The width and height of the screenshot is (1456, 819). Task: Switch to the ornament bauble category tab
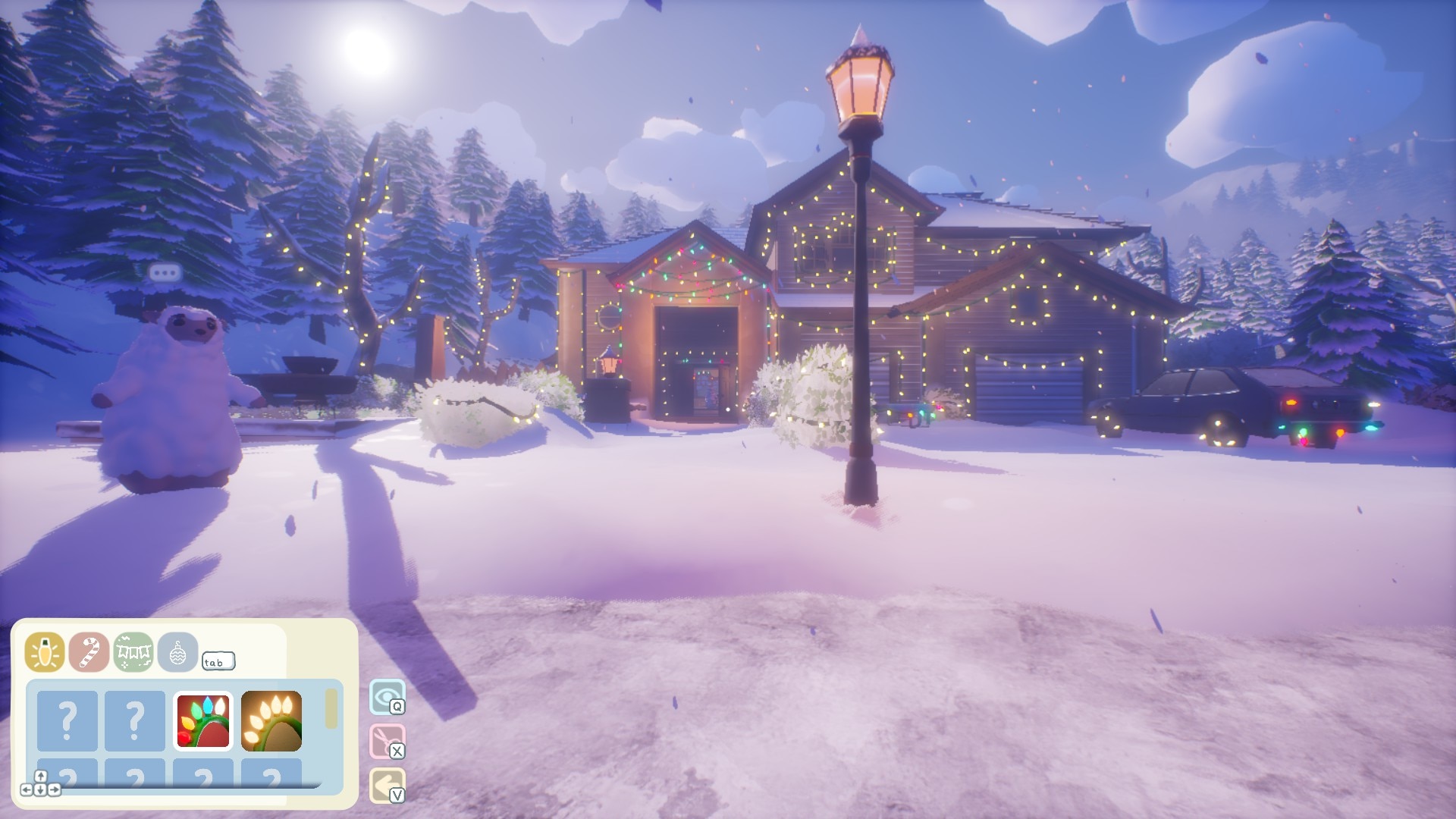[x=177, y=652]
